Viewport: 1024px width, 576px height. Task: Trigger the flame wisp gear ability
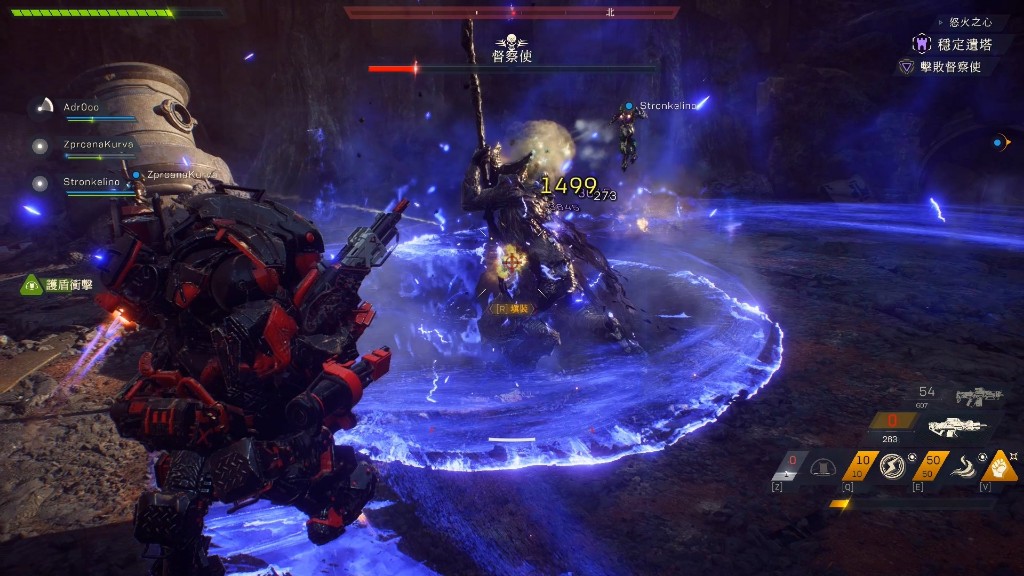coord(961,466)
